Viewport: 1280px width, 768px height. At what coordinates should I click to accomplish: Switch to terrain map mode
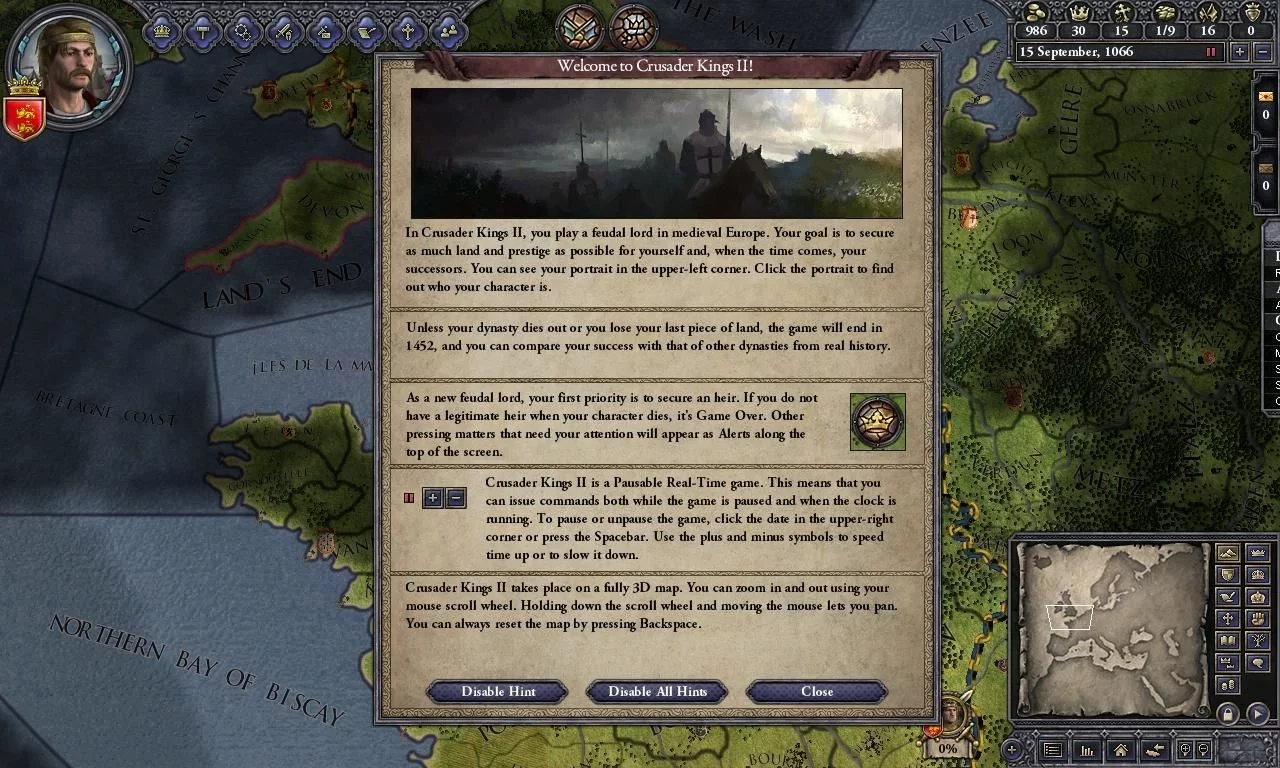coord(1227,553)
